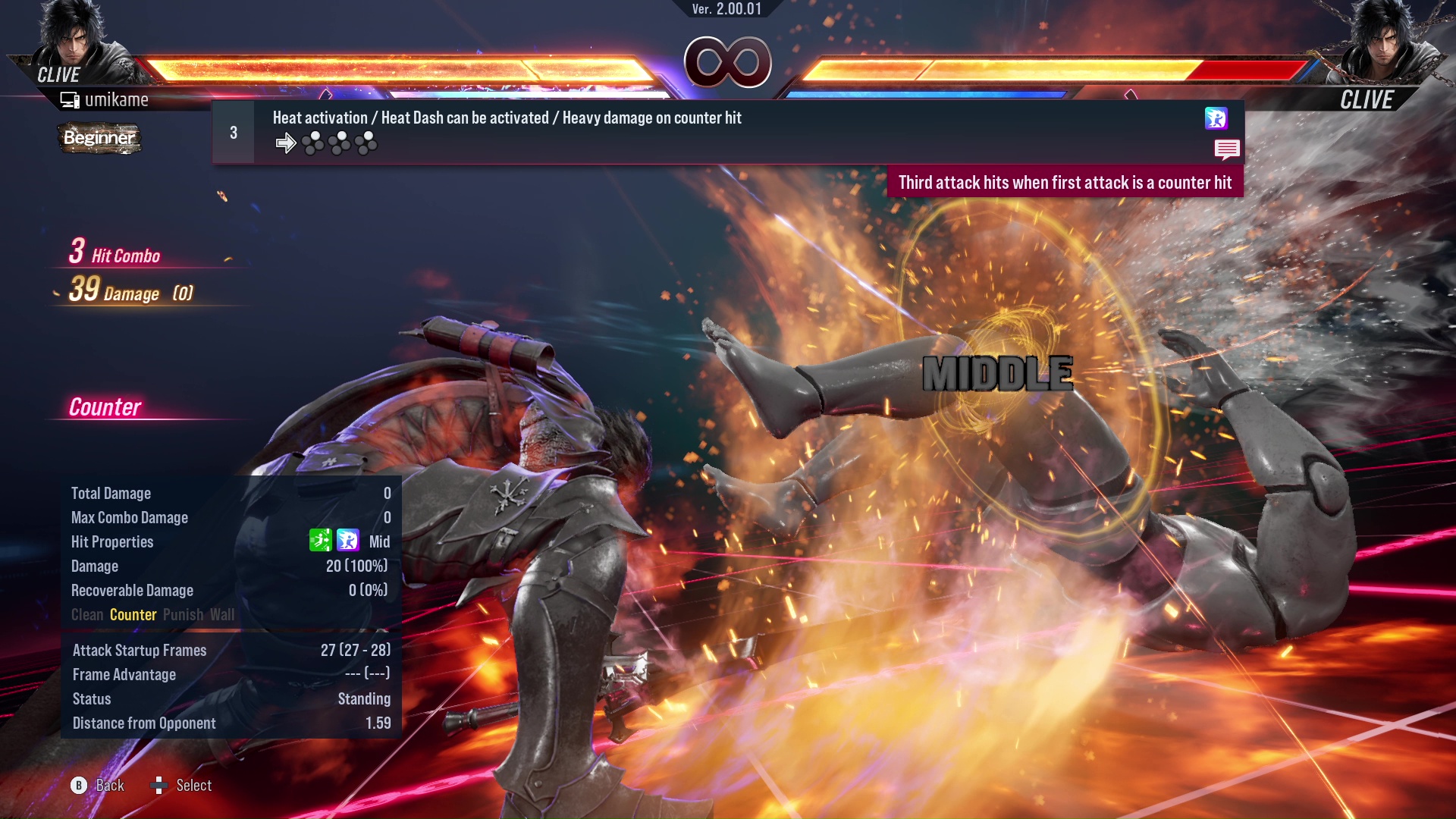Disable the highlighted Counter option
Viewport: 1456px width, 819px height.
(133, 615)
